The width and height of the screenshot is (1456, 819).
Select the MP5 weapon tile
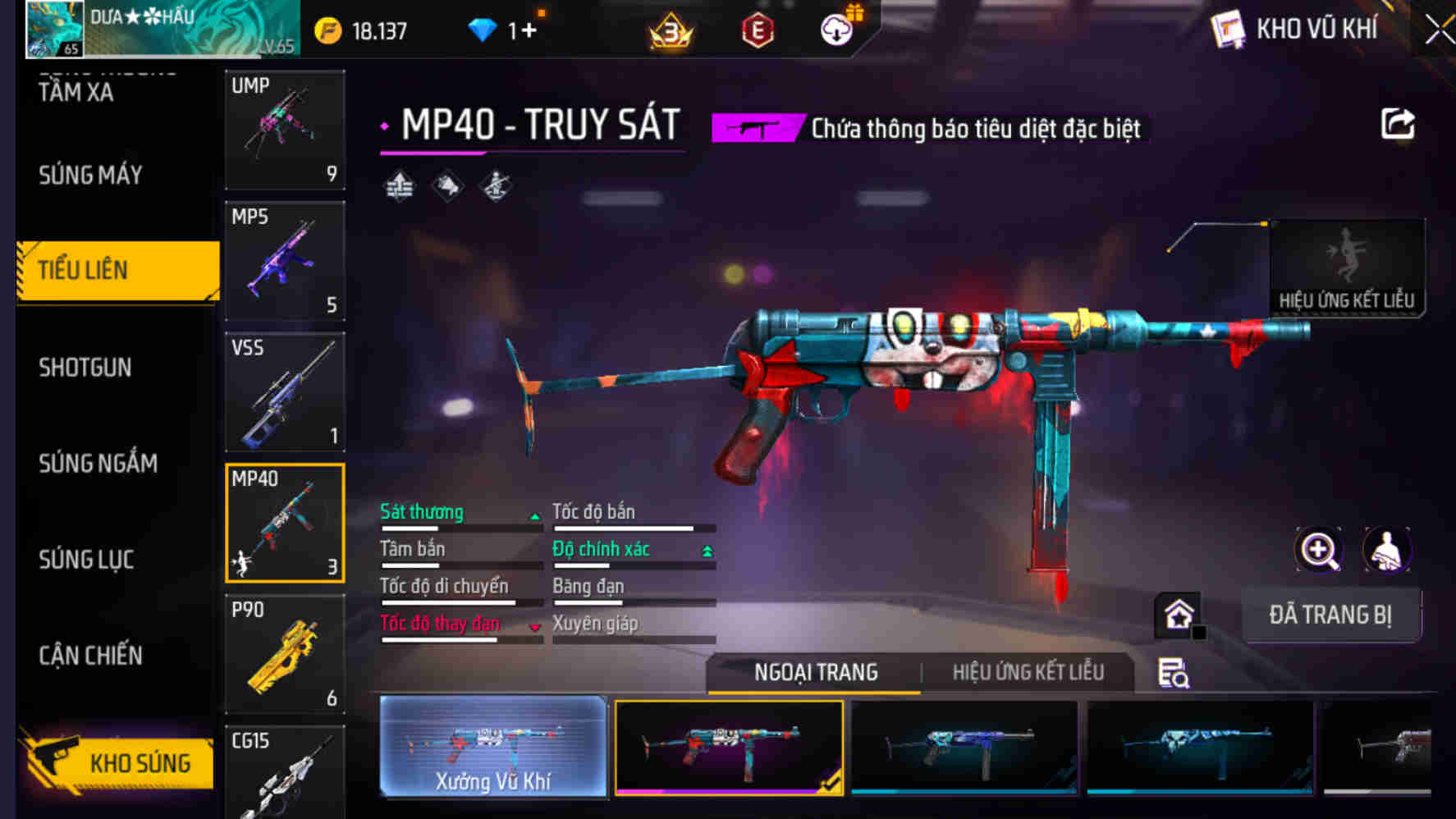point(285,261)
